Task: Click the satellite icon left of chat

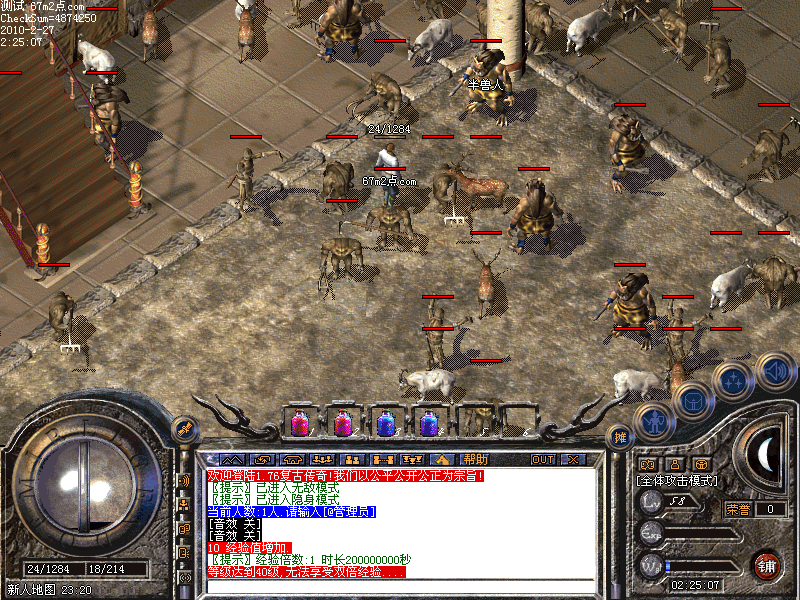Action: click(186, 429)
